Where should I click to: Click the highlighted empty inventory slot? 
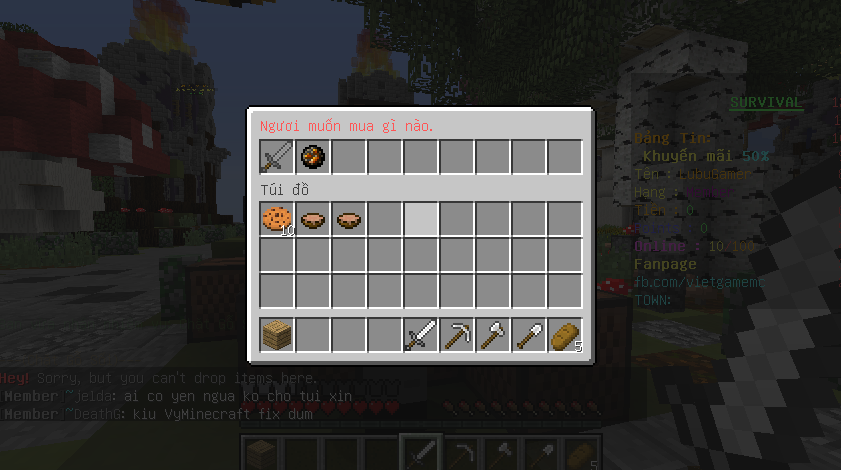point(421,219)
